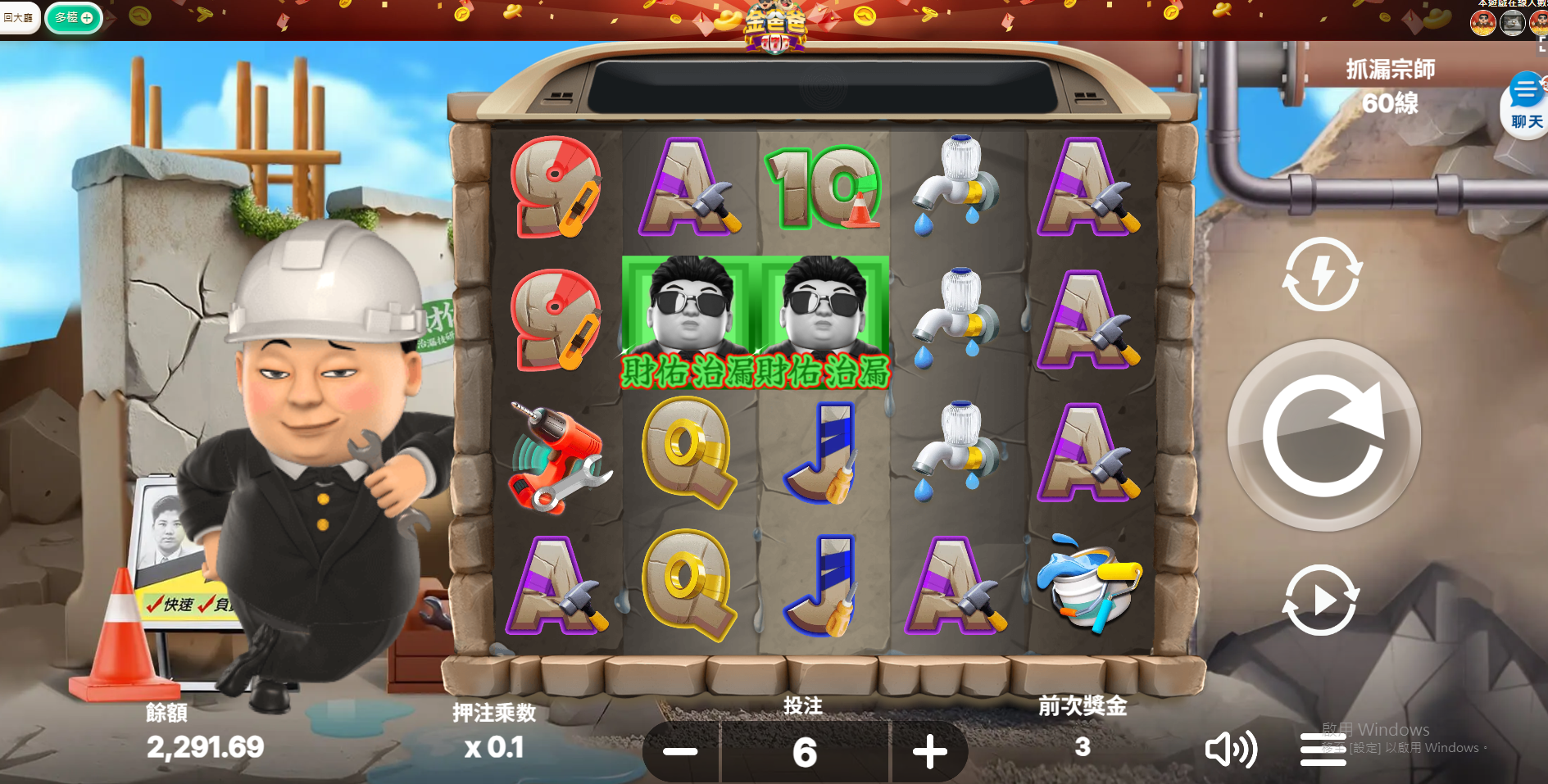
Task: Toggle fullscreen with the corner bracket icon
Action: 1542,45
